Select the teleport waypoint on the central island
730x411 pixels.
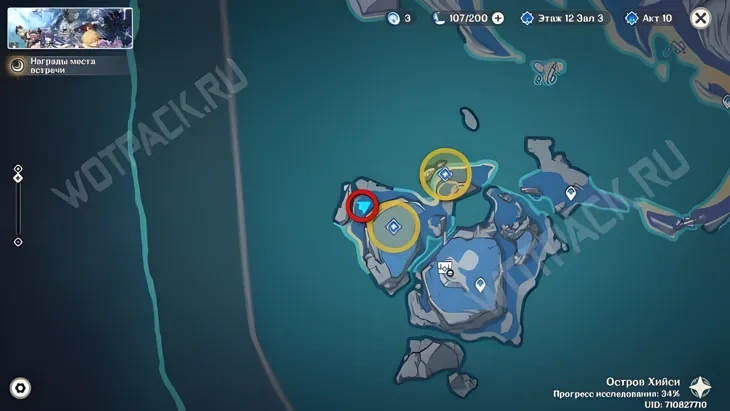coord(481,286)
